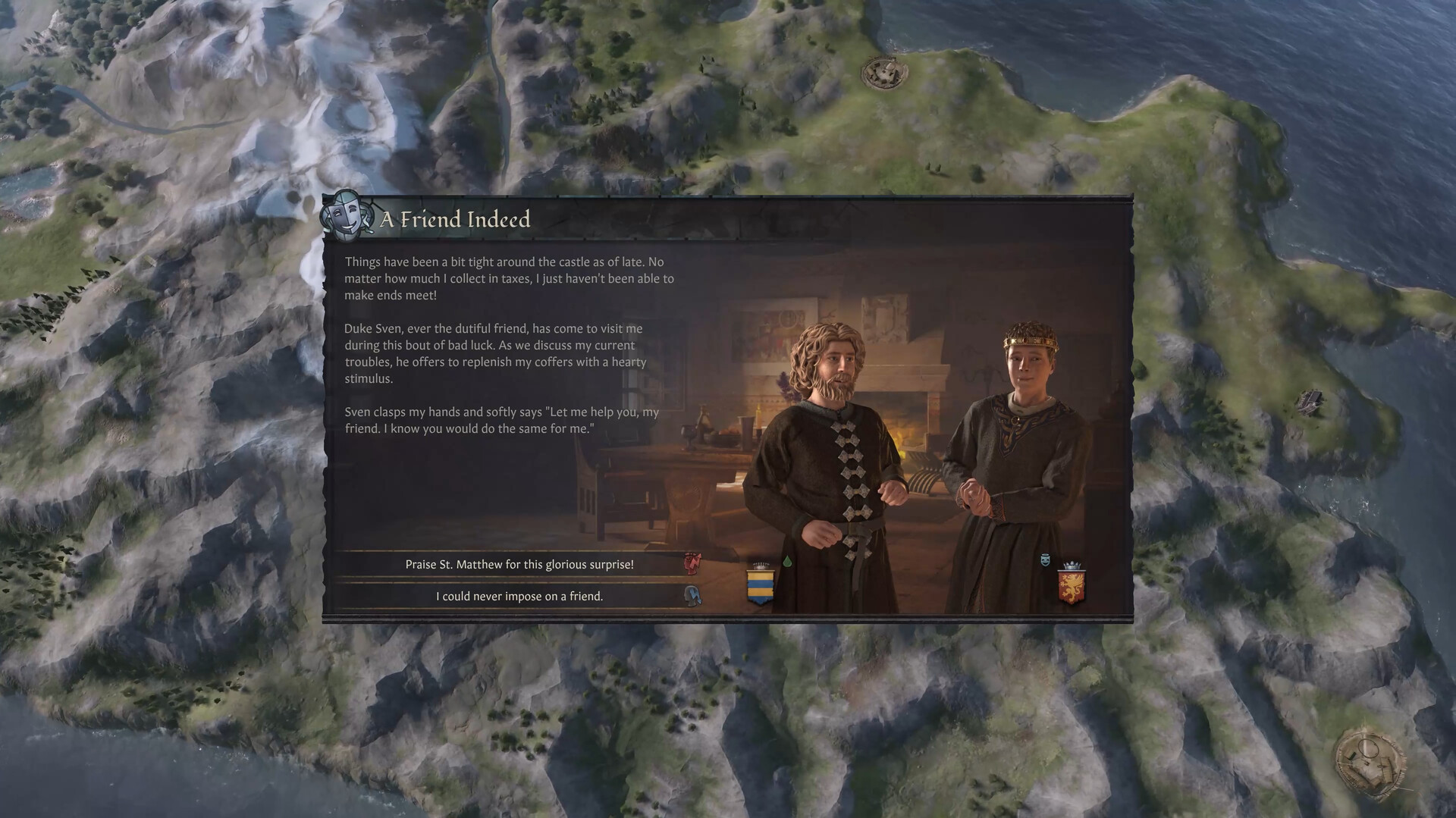Screen dimensions: 1456x818
Task: Click the event title 'A Friend Indeed'
Action: point(456,220)
